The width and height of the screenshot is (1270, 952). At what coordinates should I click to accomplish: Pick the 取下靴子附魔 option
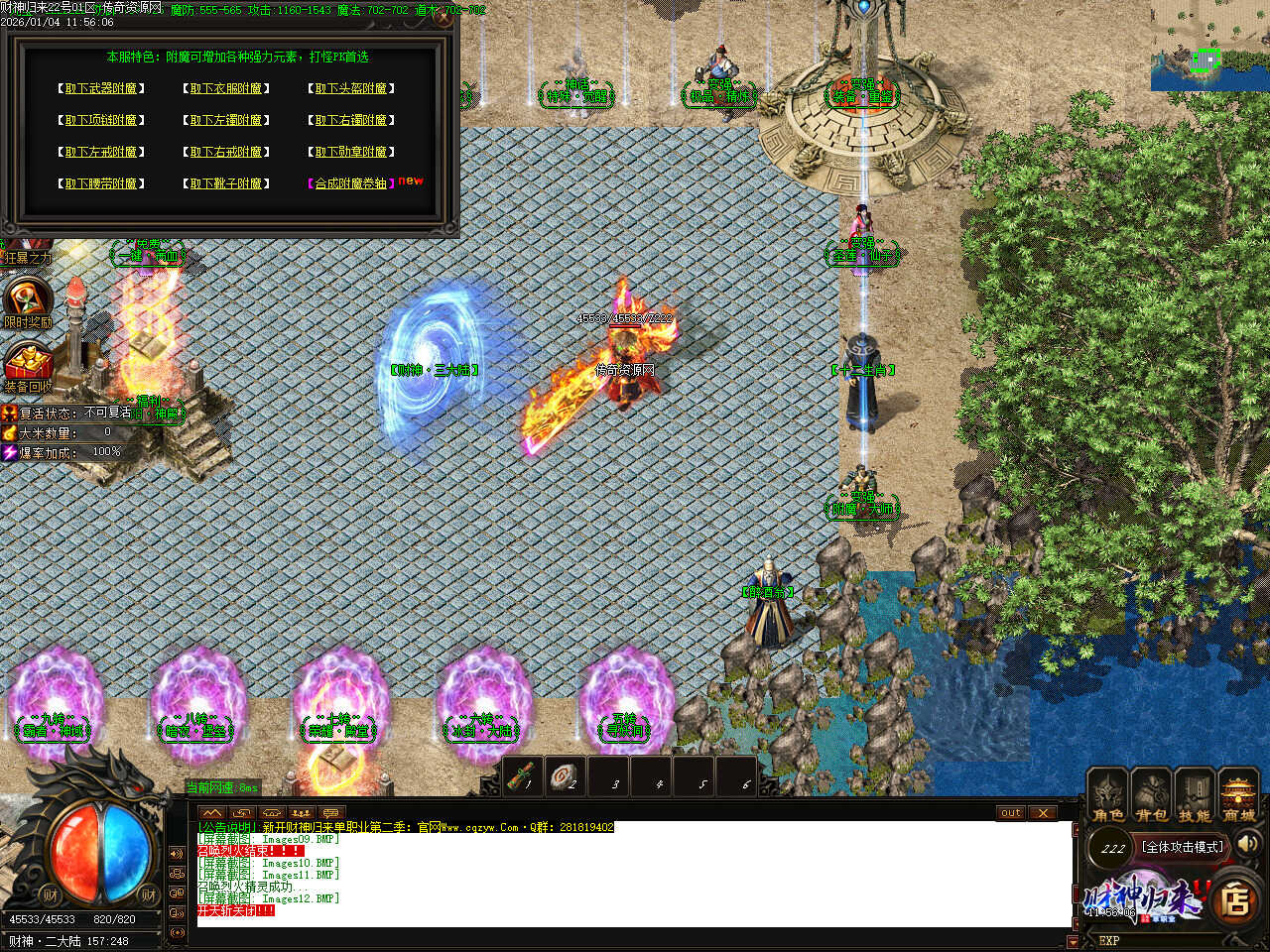(x=226, y=184)
